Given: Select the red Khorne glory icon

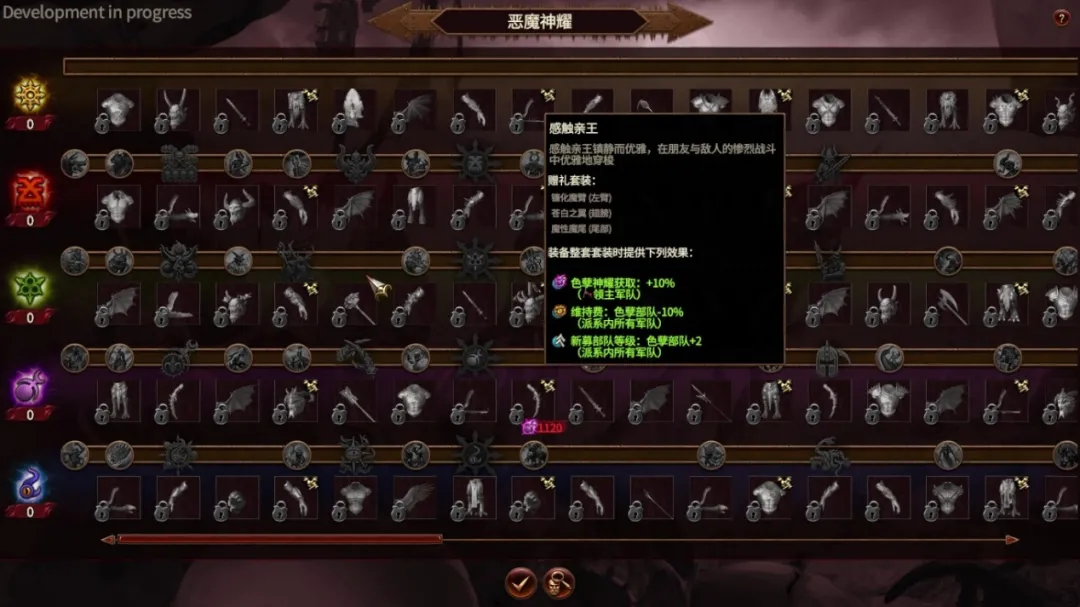Looking at the screenshot, I should [x=31, y=191].
